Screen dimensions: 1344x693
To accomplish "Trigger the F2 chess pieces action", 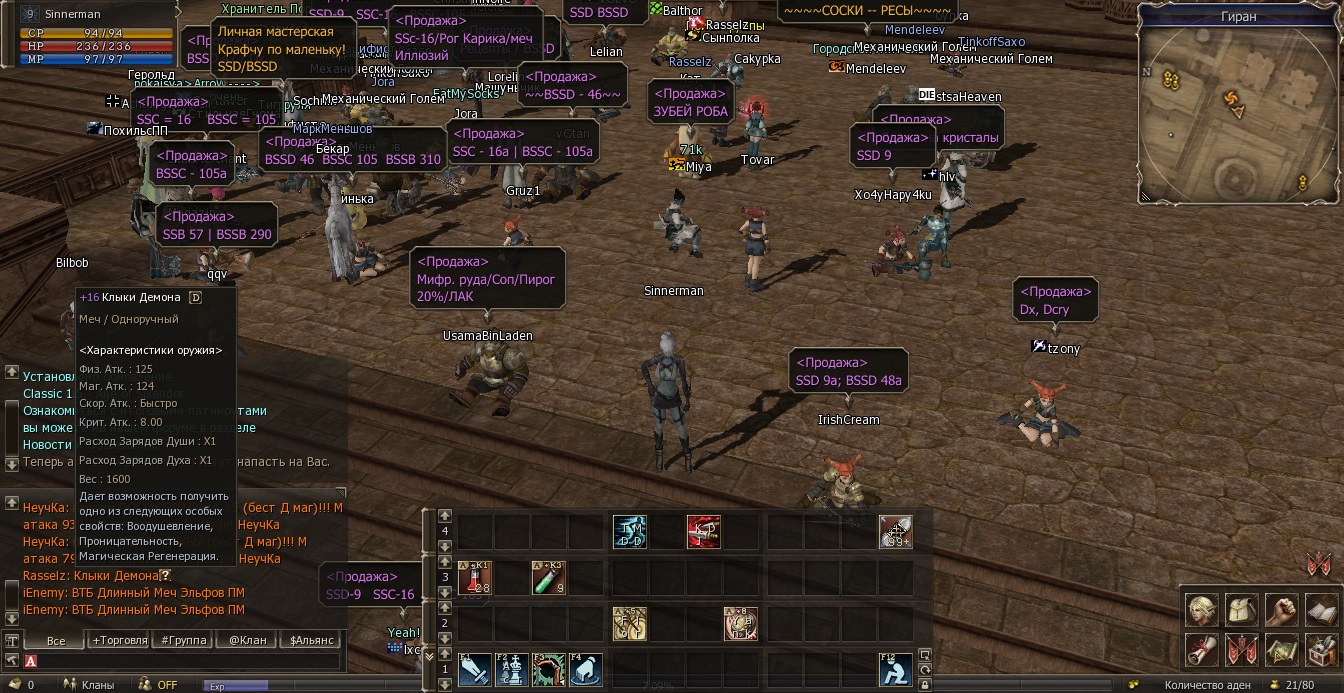I will 512,670.
